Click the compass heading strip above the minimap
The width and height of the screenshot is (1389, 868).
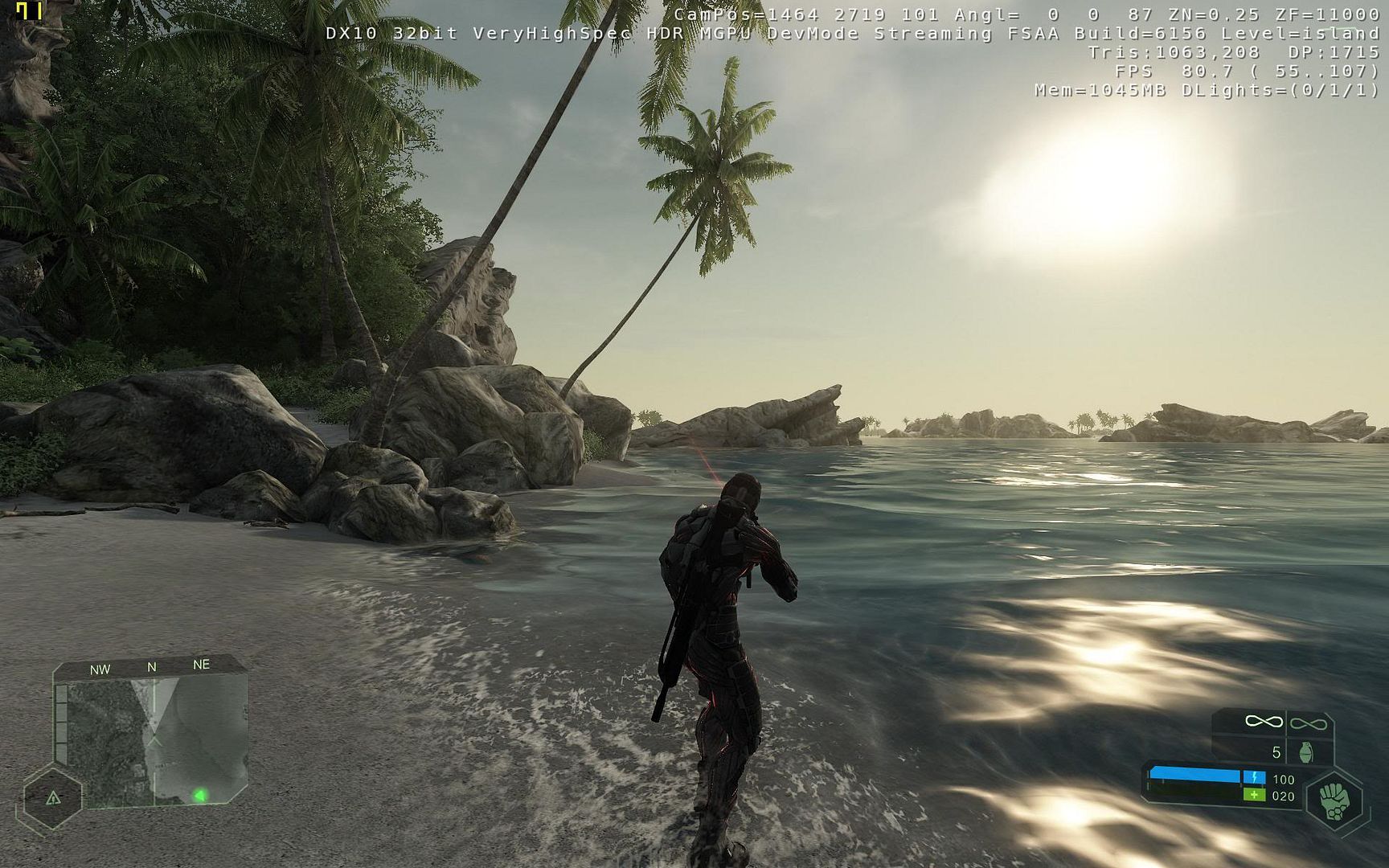[x=150, y=667]
